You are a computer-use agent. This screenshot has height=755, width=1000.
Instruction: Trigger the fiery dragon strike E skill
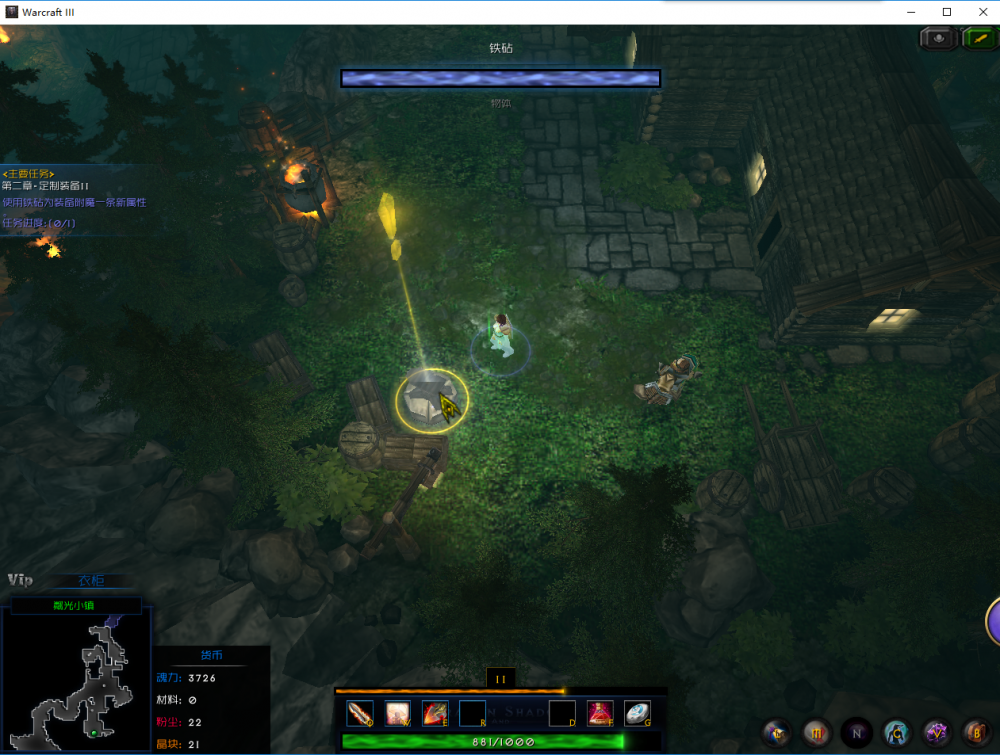click(435, 713)
